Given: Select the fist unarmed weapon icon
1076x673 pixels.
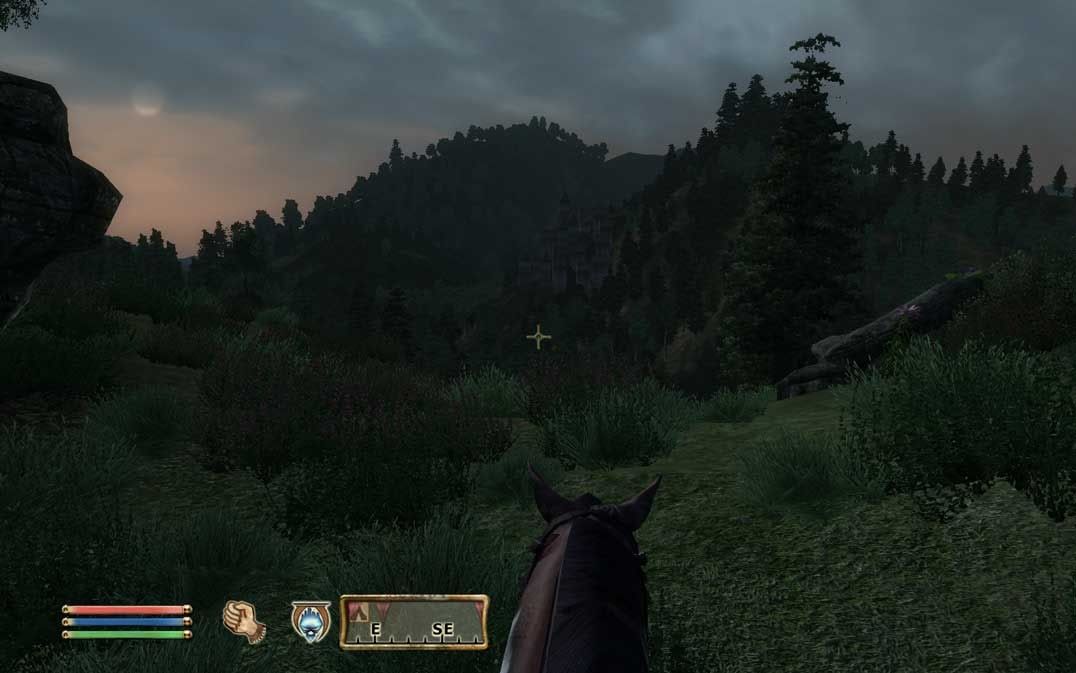Looking at the screenshot, I should (x=243, y=621).
